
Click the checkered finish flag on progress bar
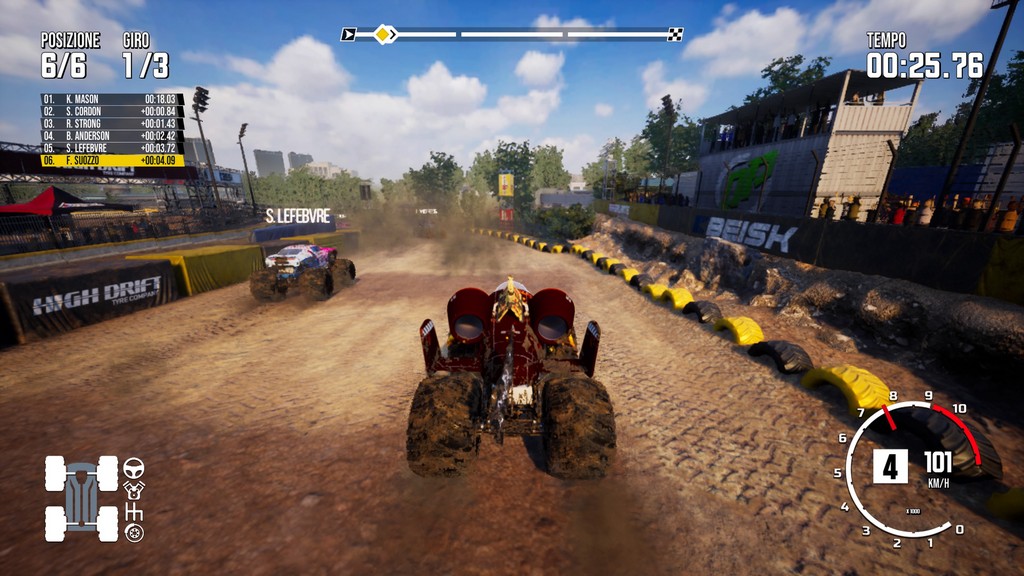tap(676, 34)
